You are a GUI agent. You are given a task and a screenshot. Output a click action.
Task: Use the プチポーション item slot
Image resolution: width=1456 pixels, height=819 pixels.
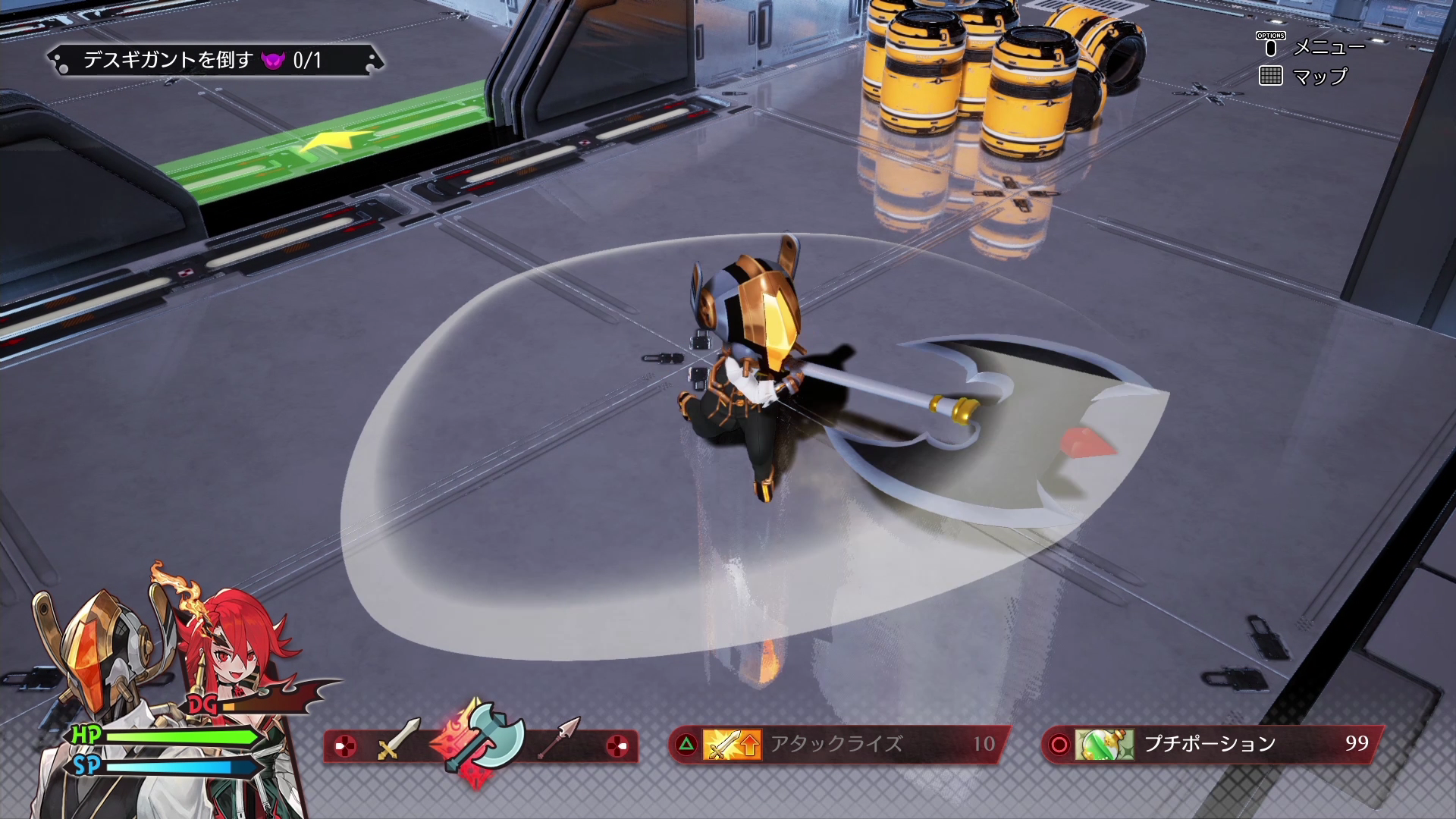(1211, 744)
